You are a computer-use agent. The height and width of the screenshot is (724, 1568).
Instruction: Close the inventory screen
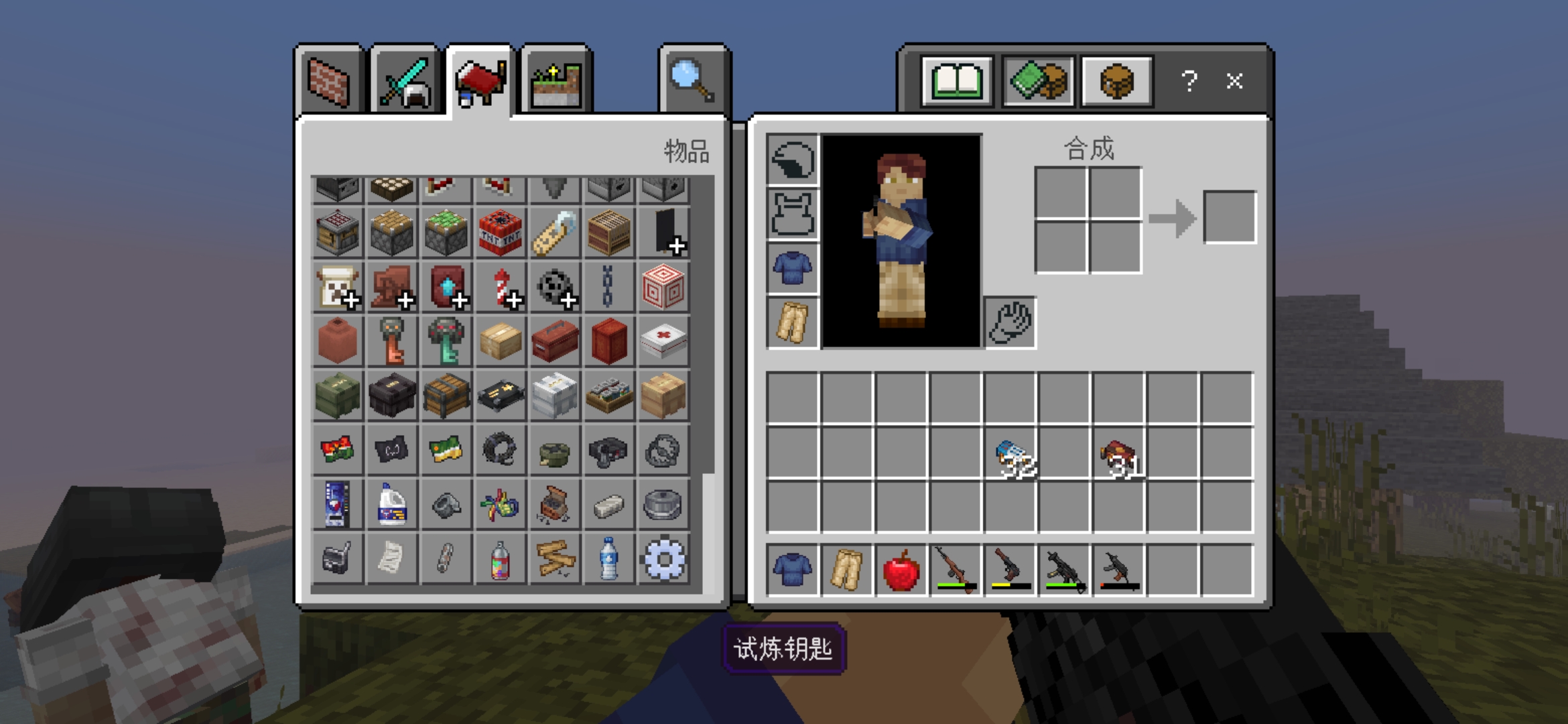point(1234,82)
